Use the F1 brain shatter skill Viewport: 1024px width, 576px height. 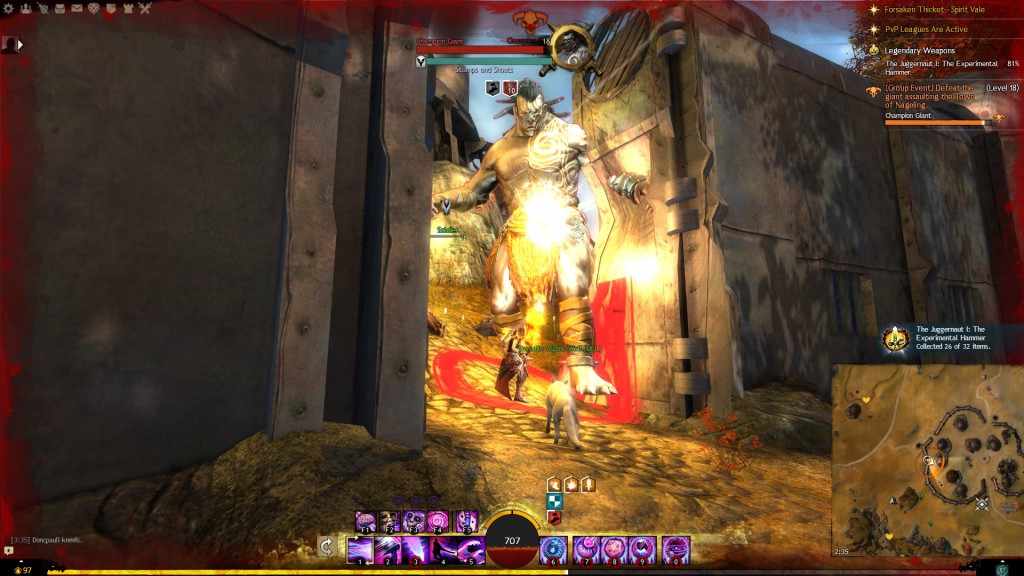coord(366,521)
